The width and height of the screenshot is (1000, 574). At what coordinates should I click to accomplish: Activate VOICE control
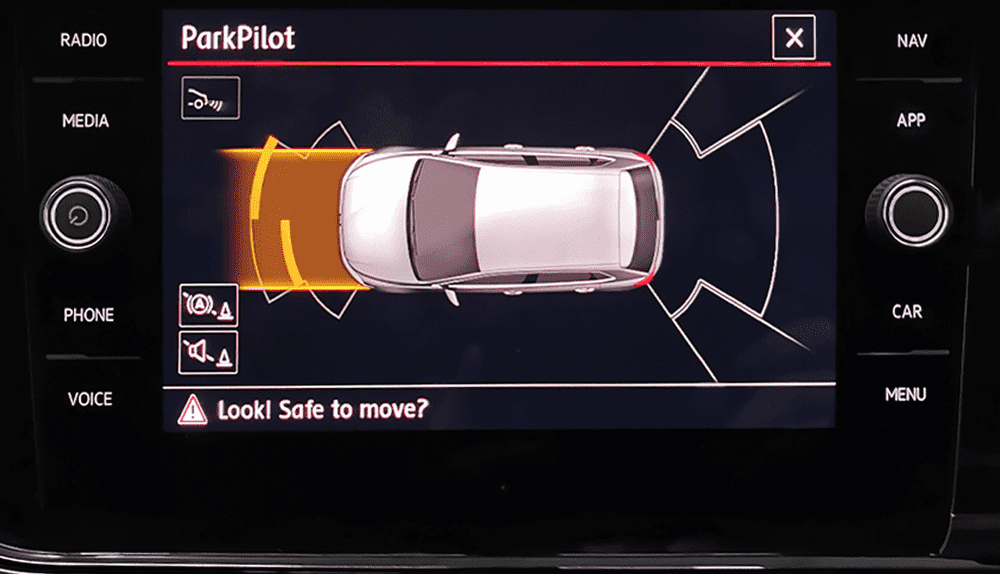[90, 399]
